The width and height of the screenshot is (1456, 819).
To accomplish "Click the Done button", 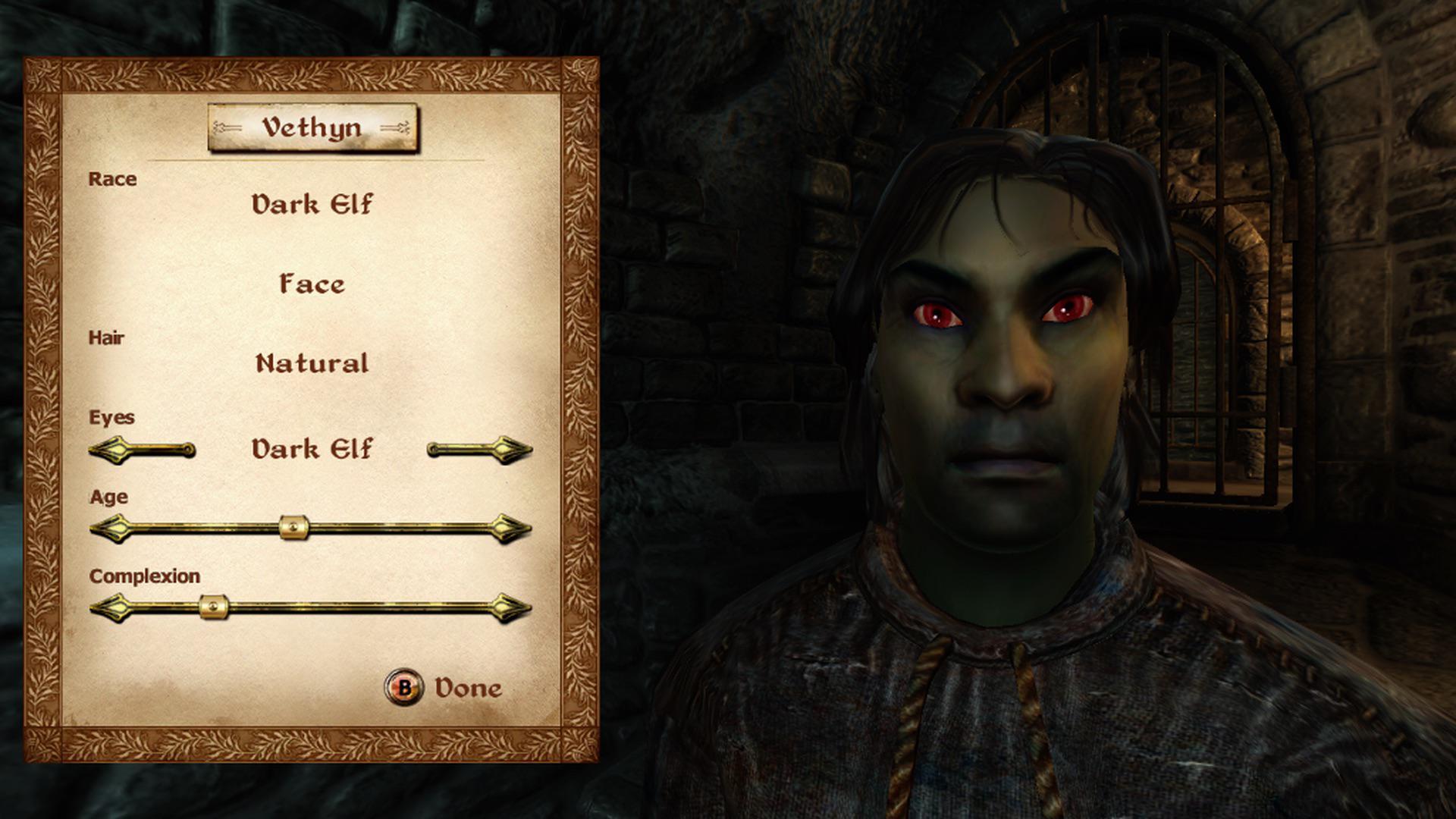I will coord(467,689).
